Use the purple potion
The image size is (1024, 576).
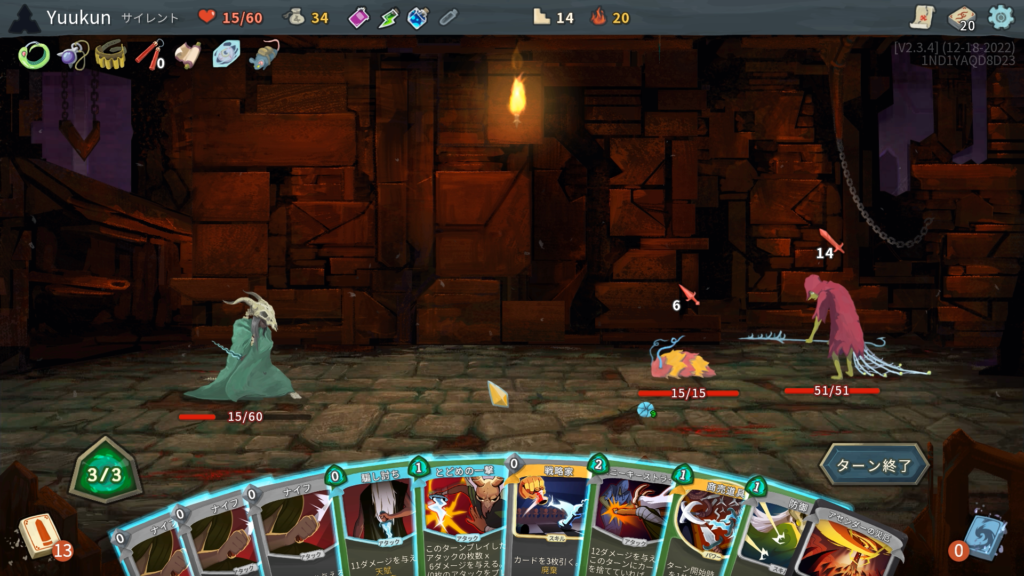tap(358, 17)
